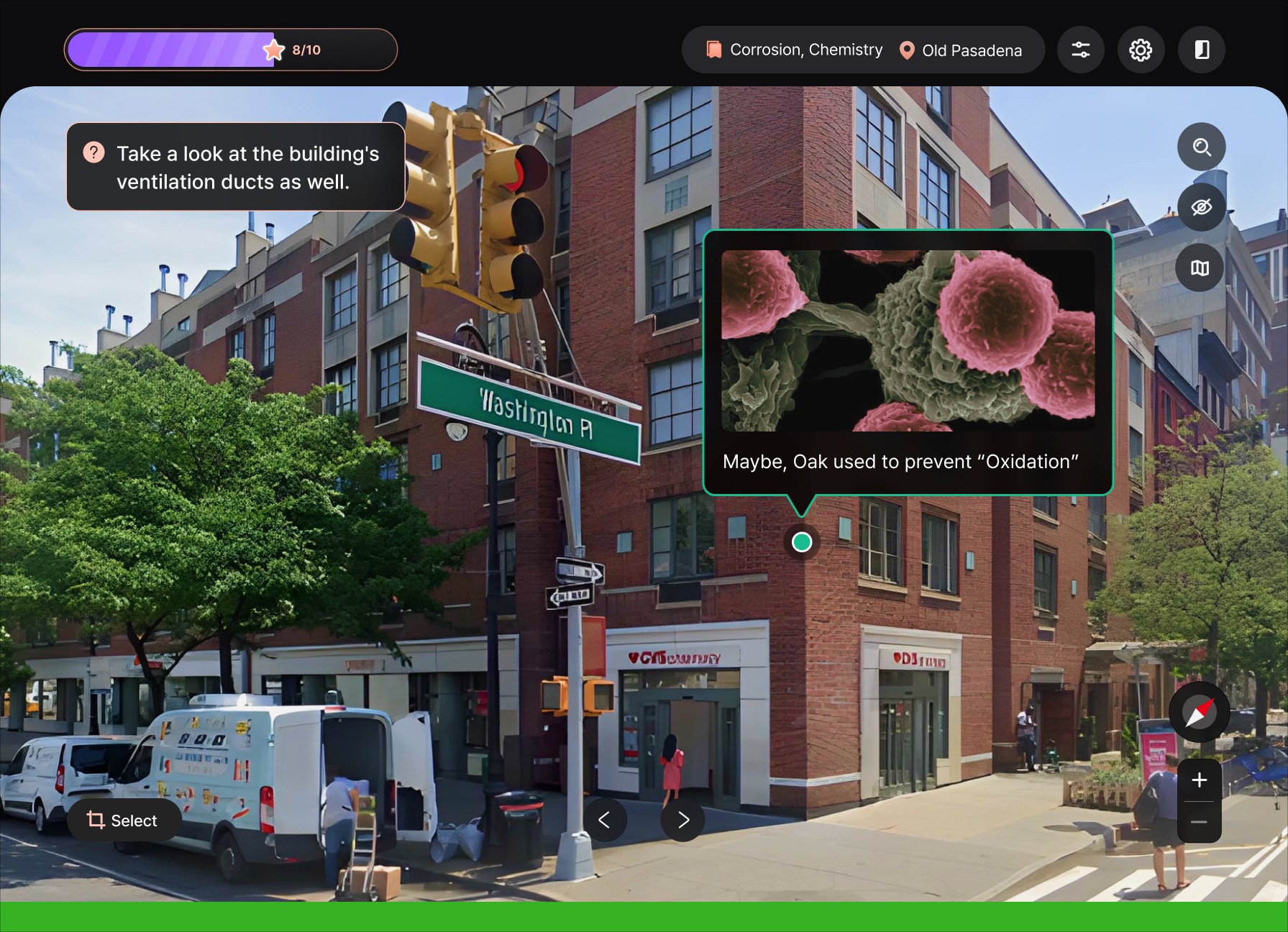
Task: Open the folded map button
Action: [x=1200, y=268]
